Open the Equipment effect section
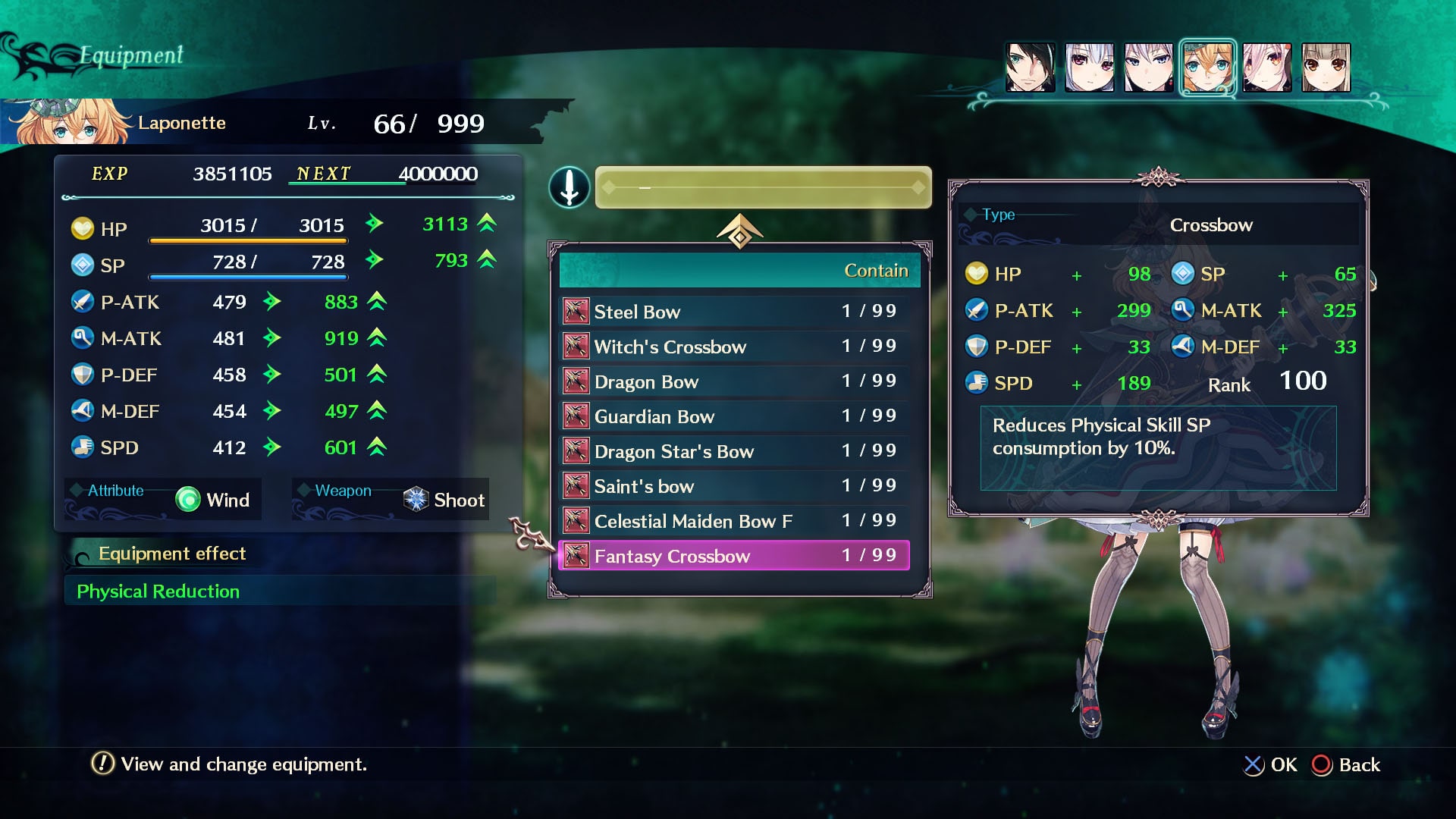1456x819 pixels. point(171,554)
